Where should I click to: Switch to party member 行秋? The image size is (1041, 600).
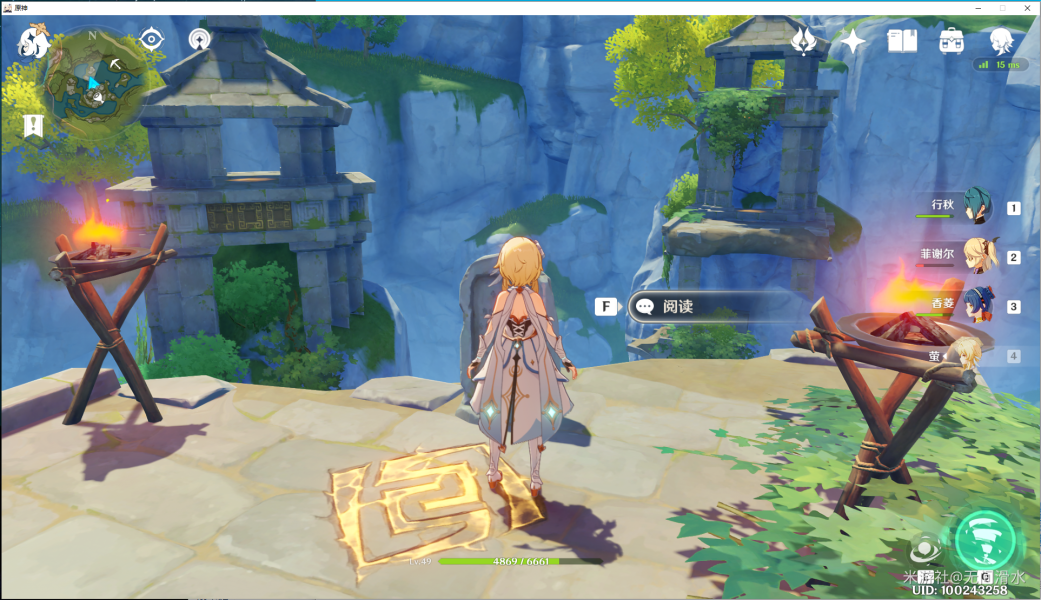[x=975, y=206]
